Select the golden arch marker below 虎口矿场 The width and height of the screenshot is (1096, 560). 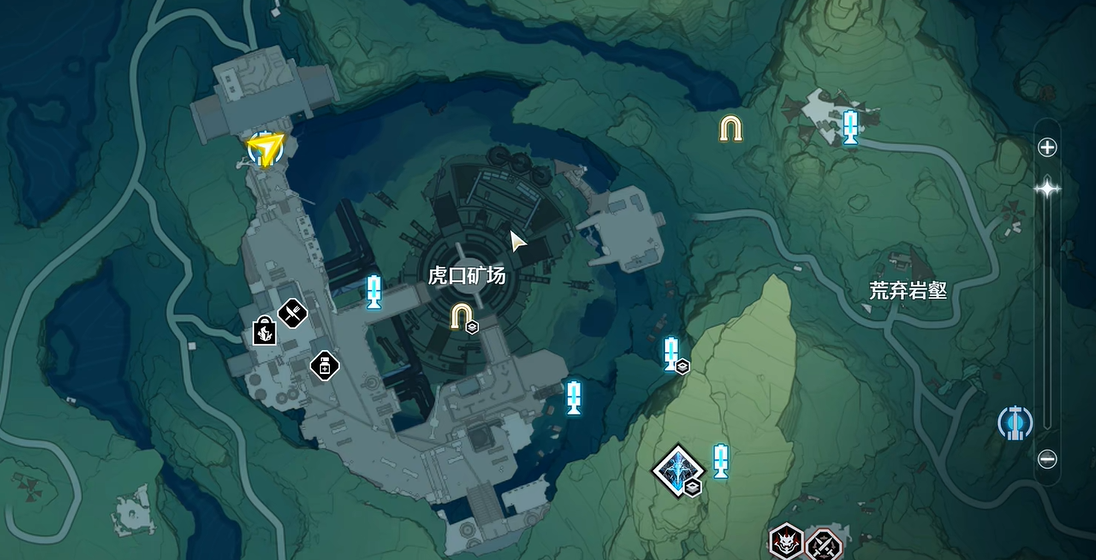(x=461, y=317)
